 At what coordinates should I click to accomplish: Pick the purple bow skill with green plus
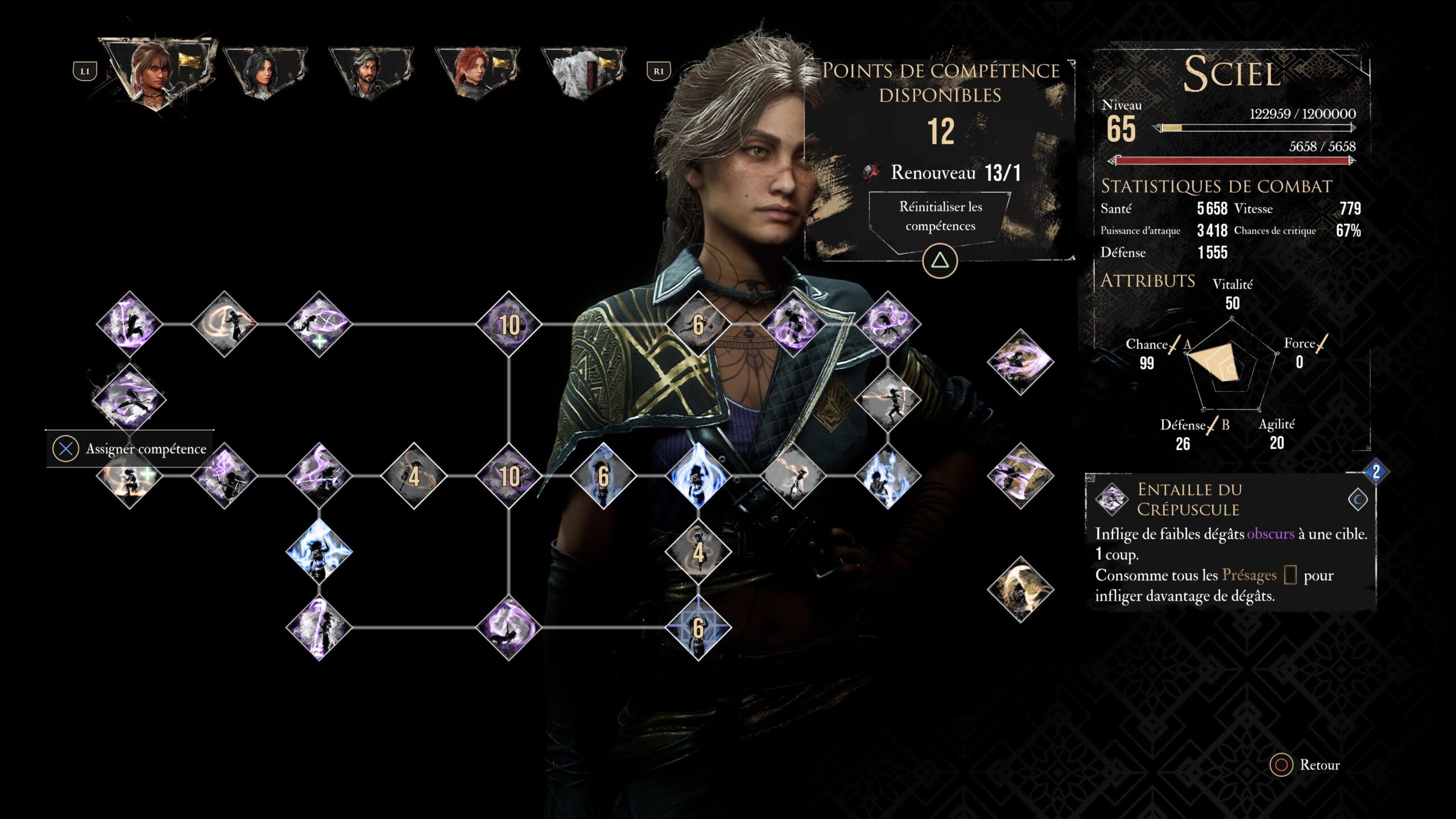(319, 324)
